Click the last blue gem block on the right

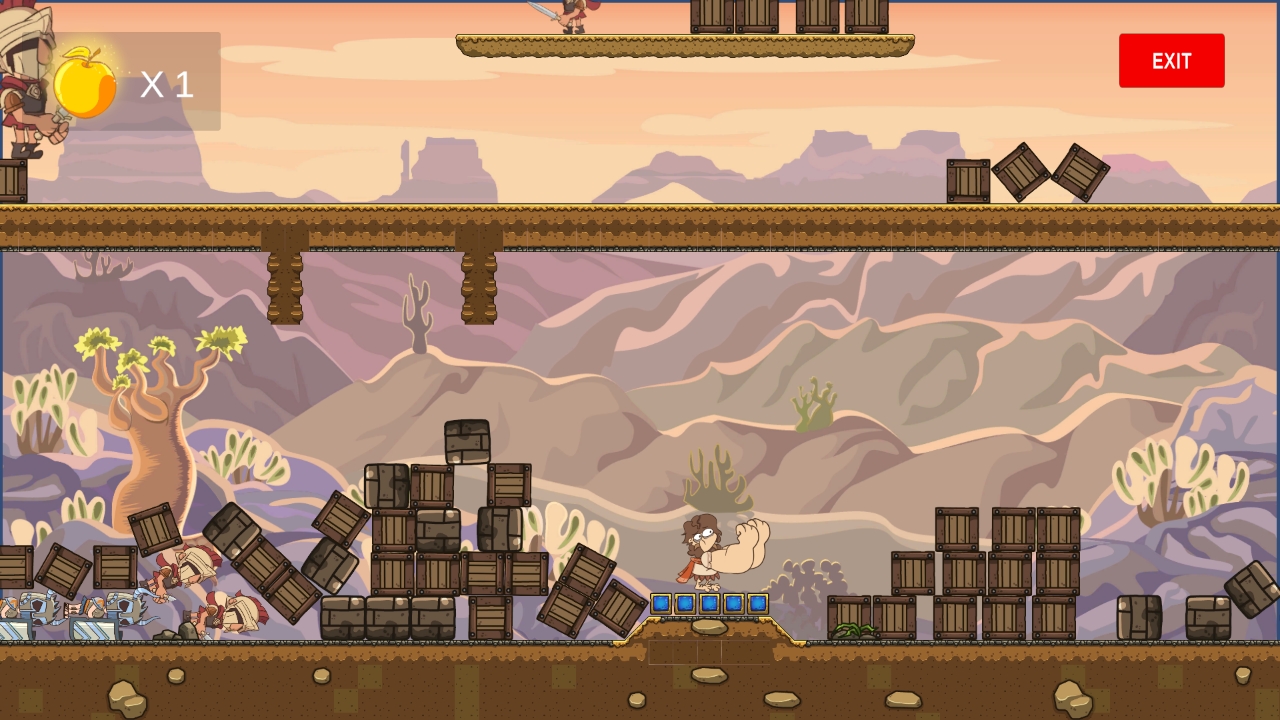pyautogui.click(x=758, y=603)
